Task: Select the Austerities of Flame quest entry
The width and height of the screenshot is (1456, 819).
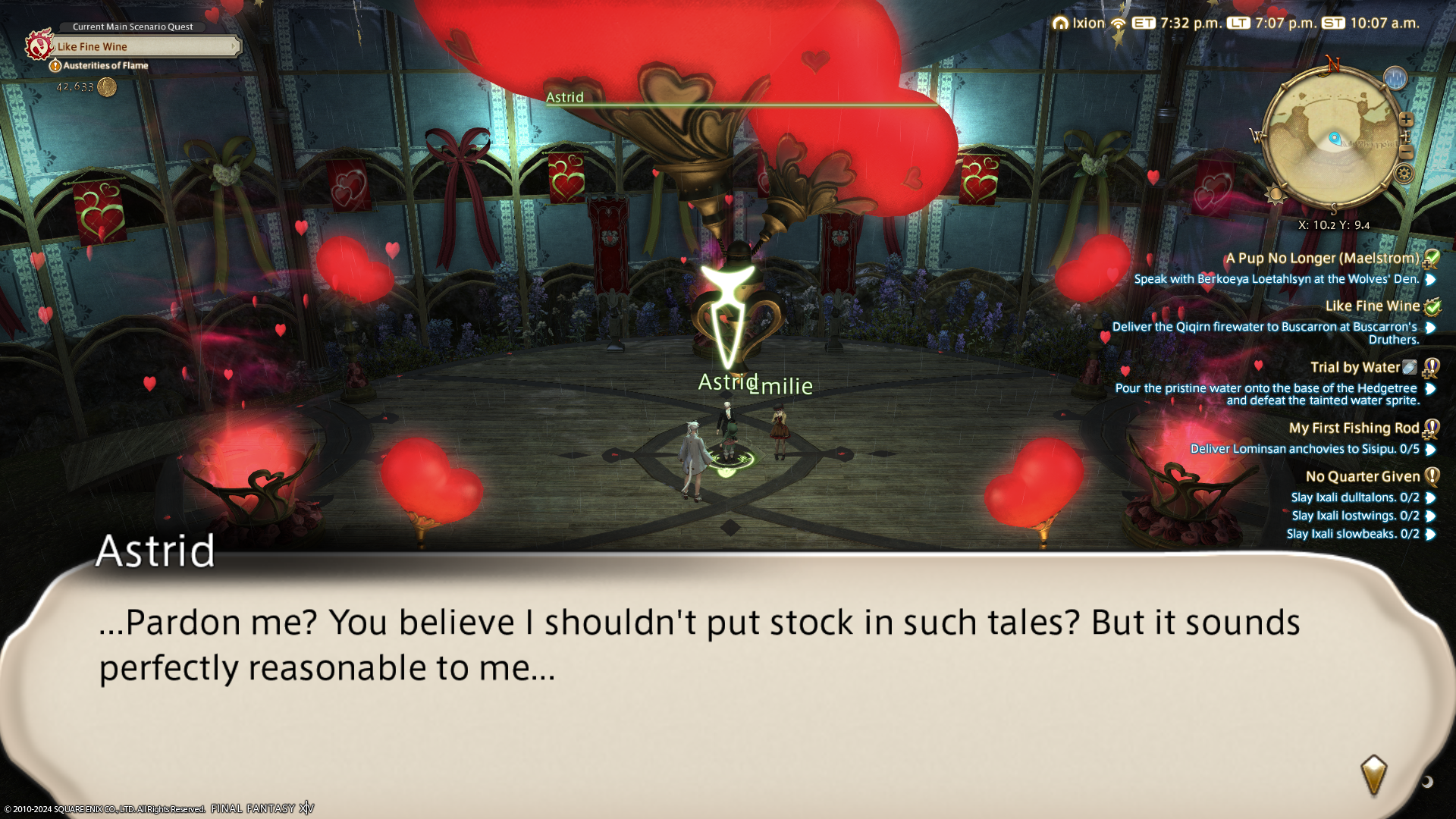Action: pyautogui.click(x=105, y=66)
